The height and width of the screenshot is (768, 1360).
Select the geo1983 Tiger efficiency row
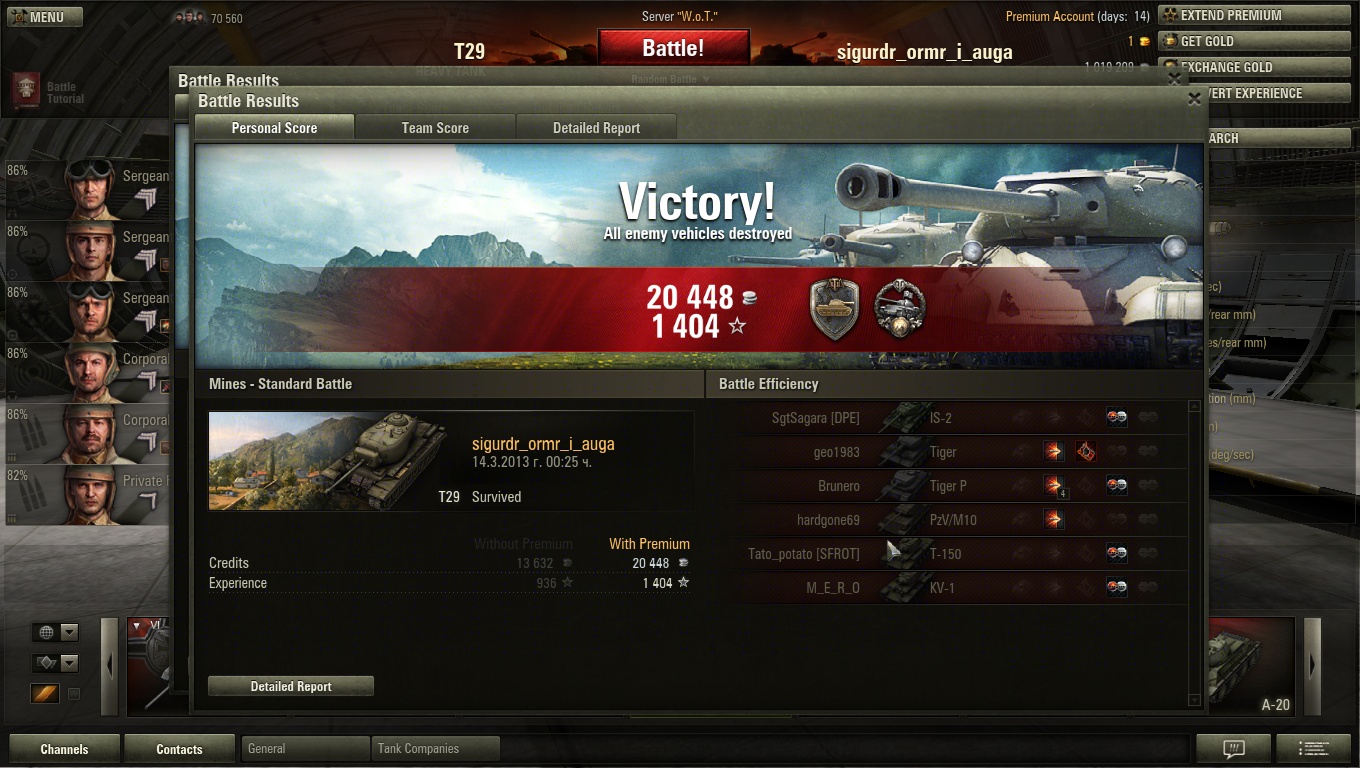point(960,452)
